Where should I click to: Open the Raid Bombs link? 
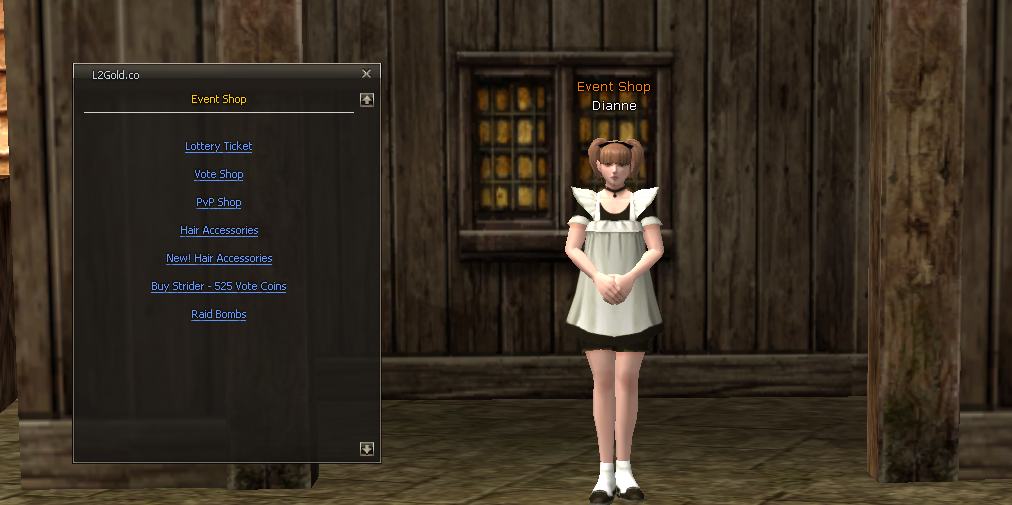point(218,314)
